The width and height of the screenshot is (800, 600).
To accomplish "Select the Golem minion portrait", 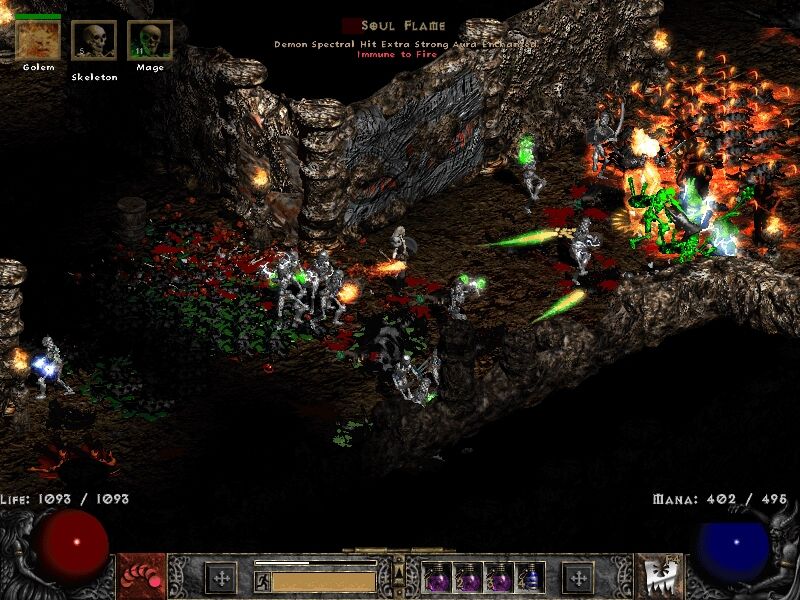I will (38, 41).
